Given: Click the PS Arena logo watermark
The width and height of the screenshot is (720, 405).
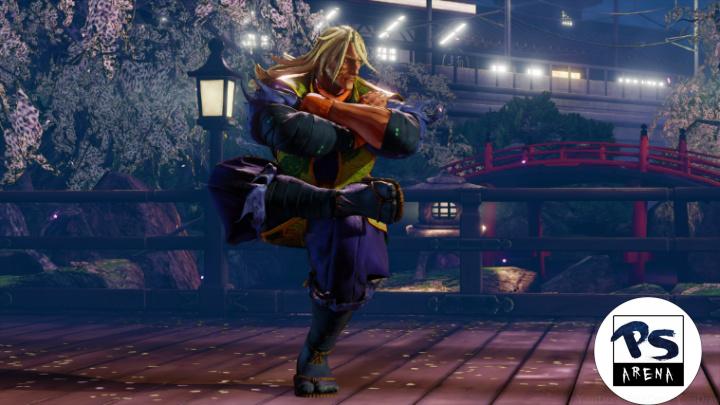Looking at the screenshot, I should [646, 350].
